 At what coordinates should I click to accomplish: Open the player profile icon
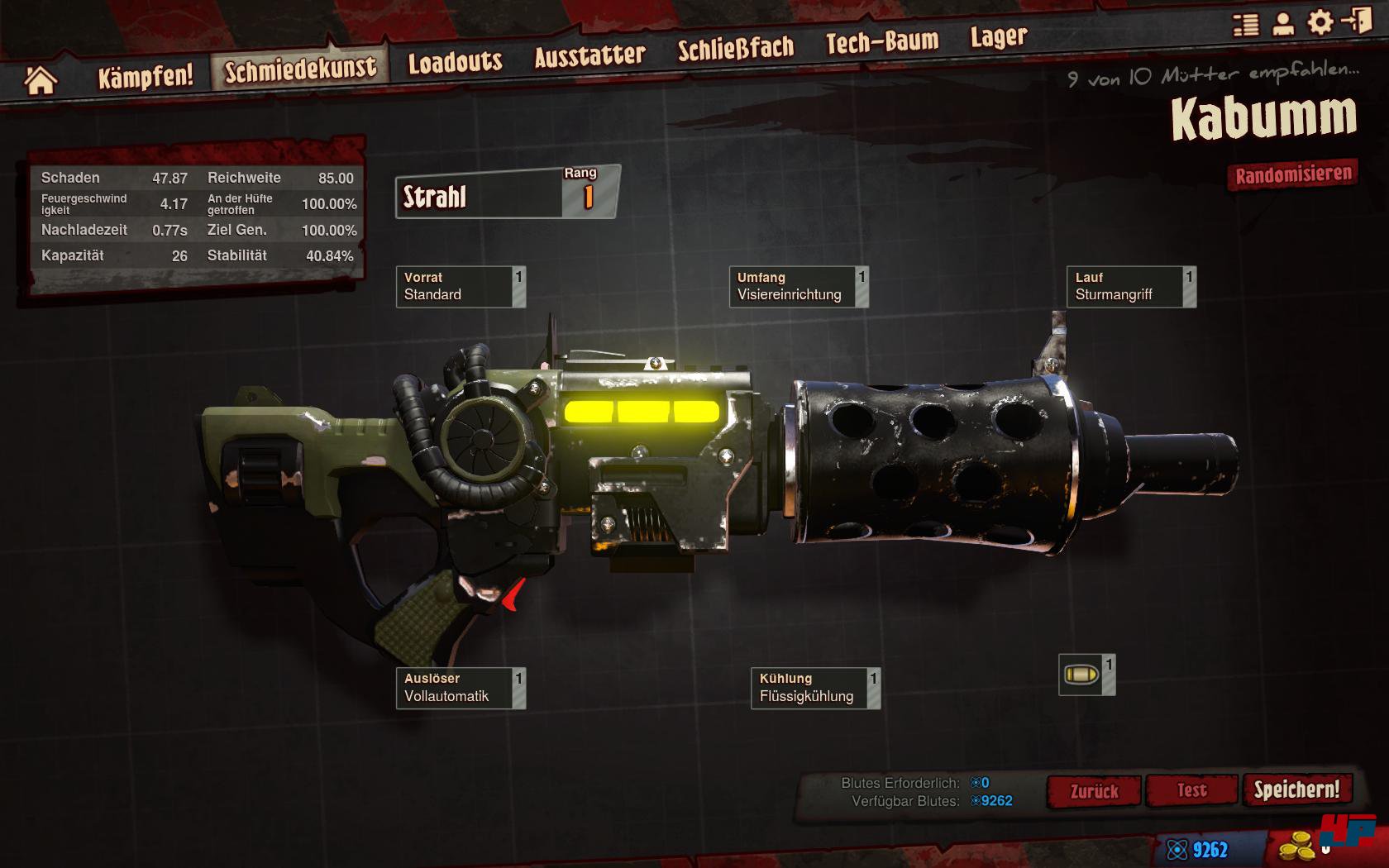click(1282, 23)
